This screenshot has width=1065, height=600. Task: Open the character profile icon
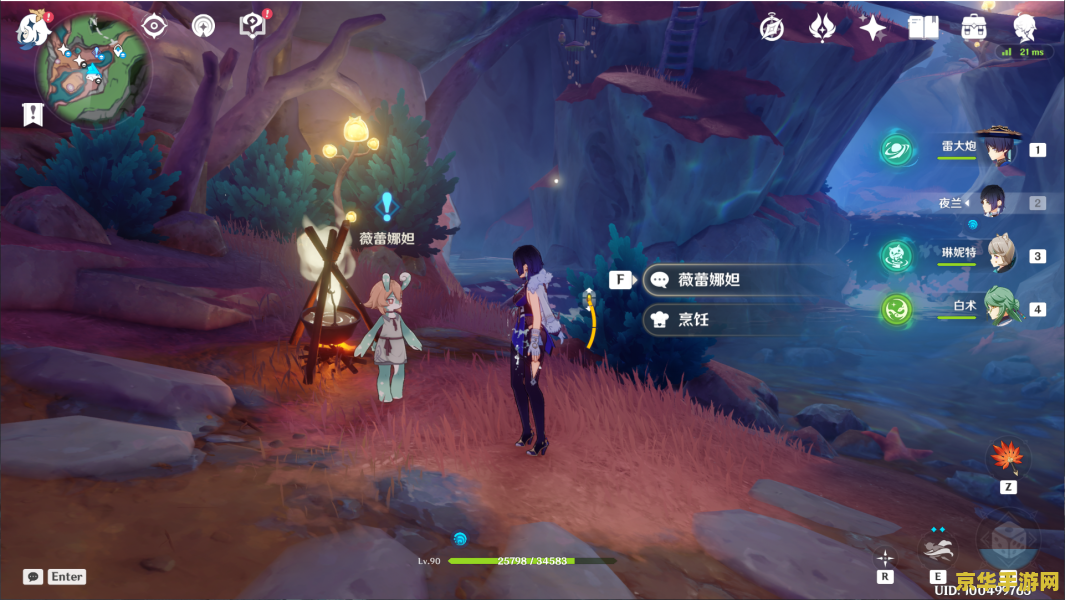tap(1024, 27)
